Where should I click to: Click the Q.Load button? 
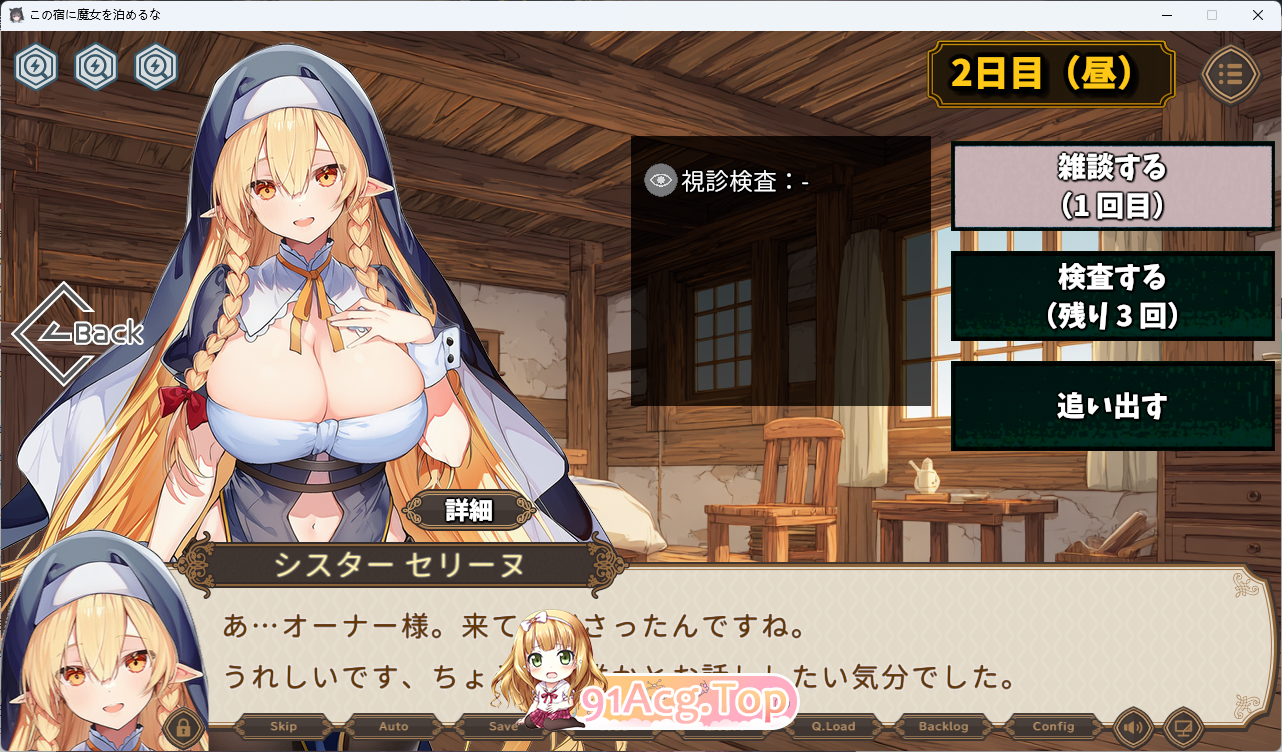[x=833, y=726]
